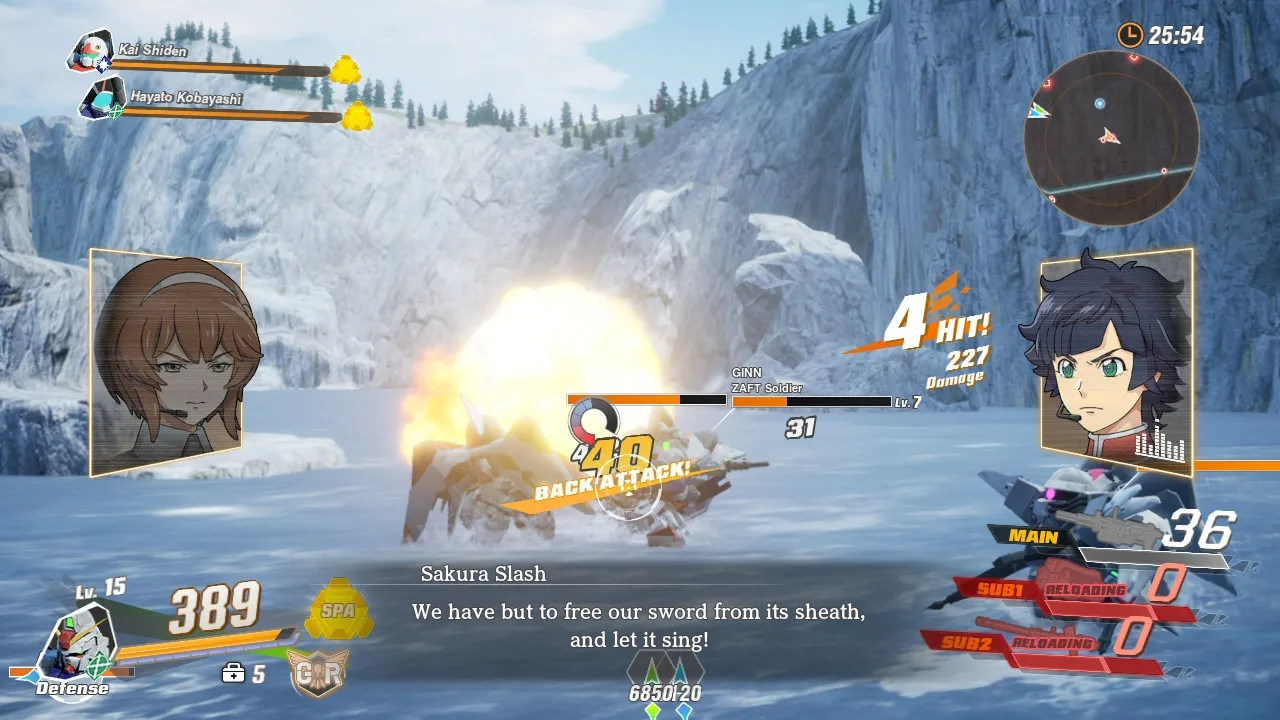Open the circular minimap

tap(1110, 138)
